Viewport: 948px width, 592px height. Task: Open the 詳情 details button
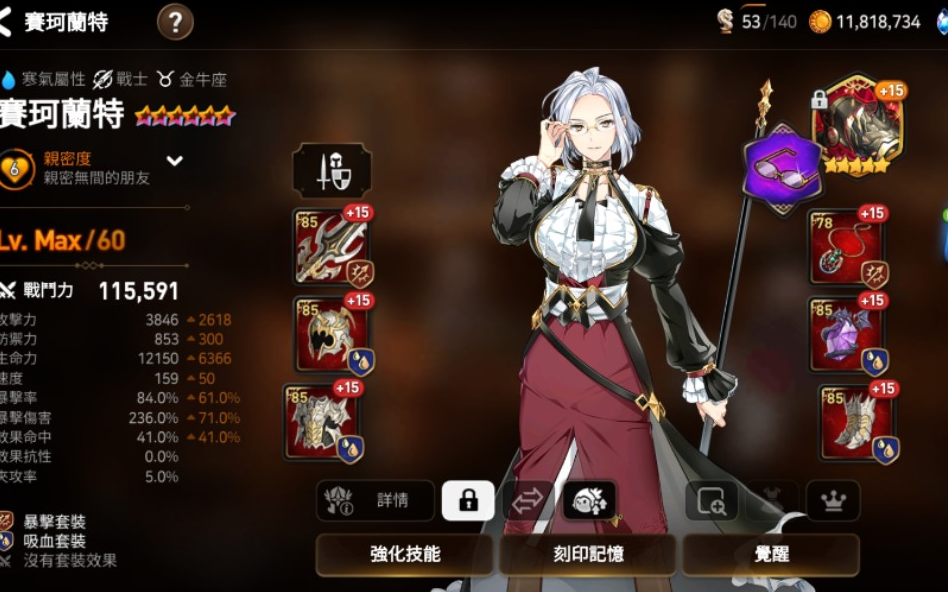(376, 501)
